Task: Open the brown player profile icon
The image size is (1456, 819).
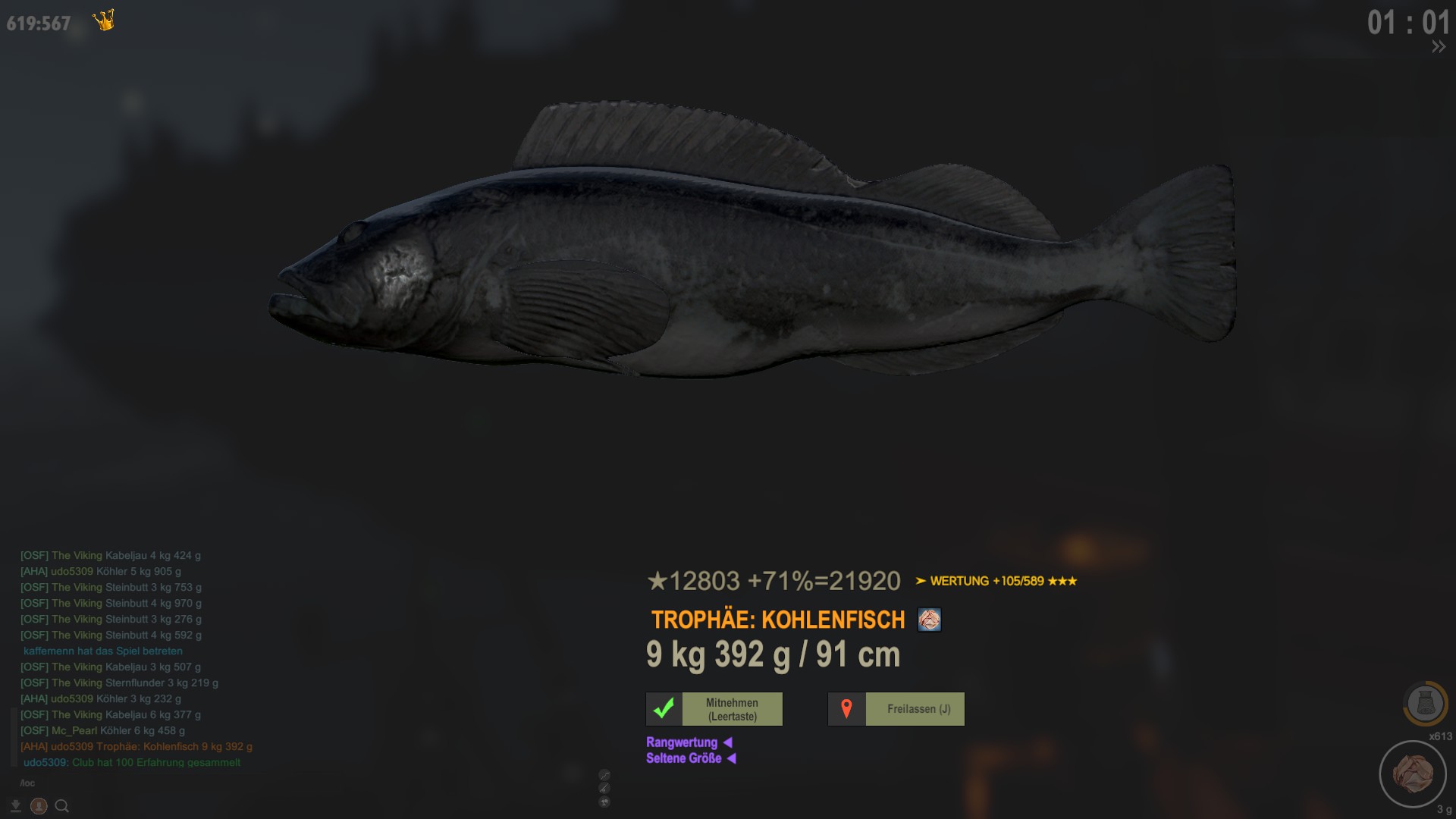Action: point(39,806)
